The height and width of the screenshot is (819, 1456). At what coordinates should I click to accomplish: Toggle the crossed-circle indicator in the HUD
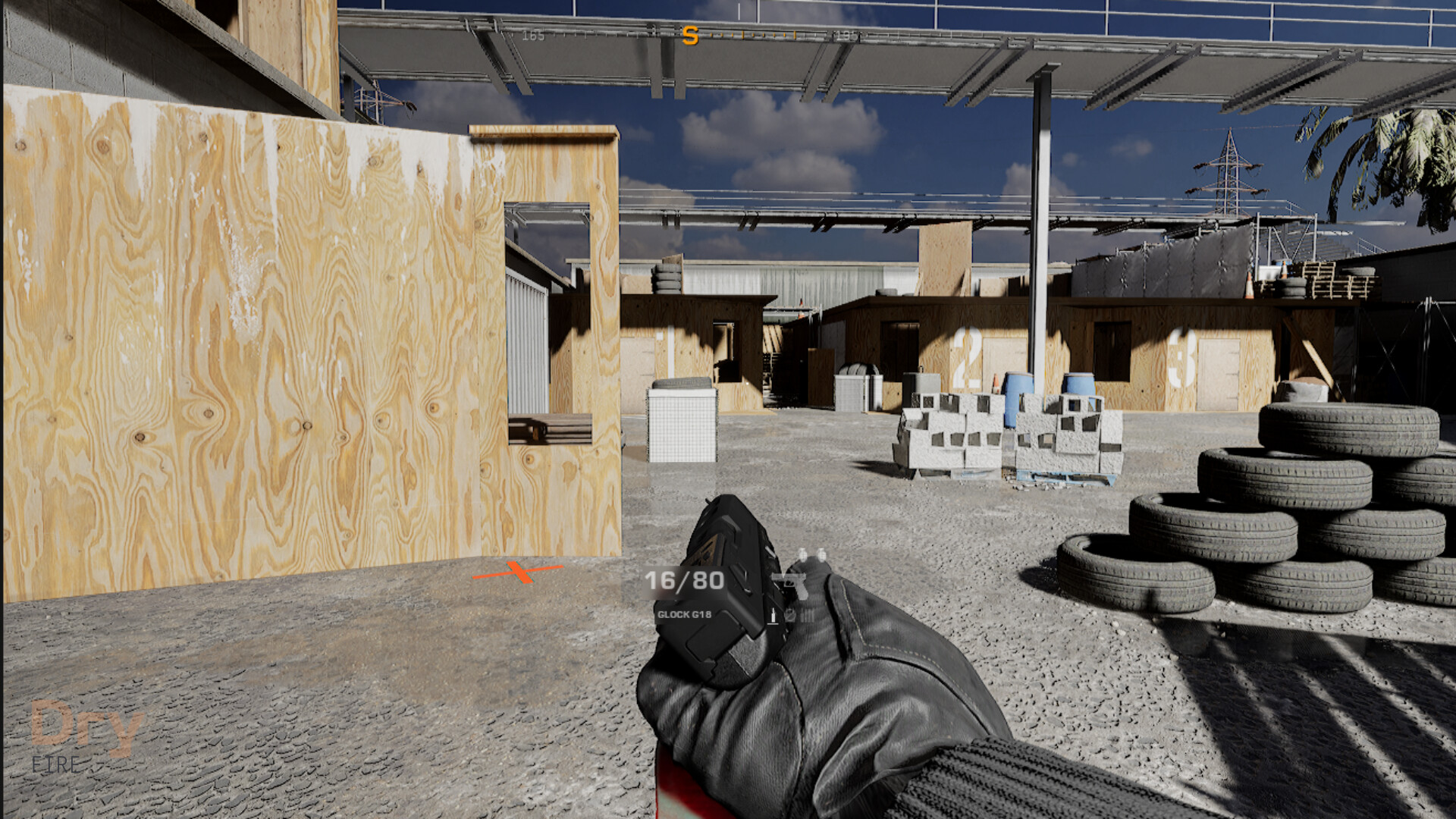click(791, 617)
